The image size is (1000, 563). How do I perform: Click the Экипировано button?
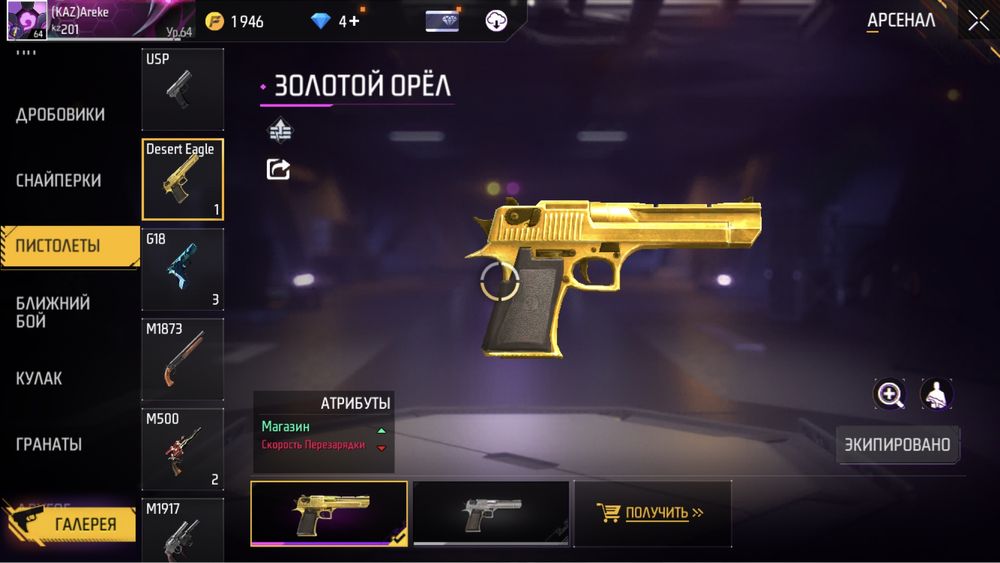point(897,444)
